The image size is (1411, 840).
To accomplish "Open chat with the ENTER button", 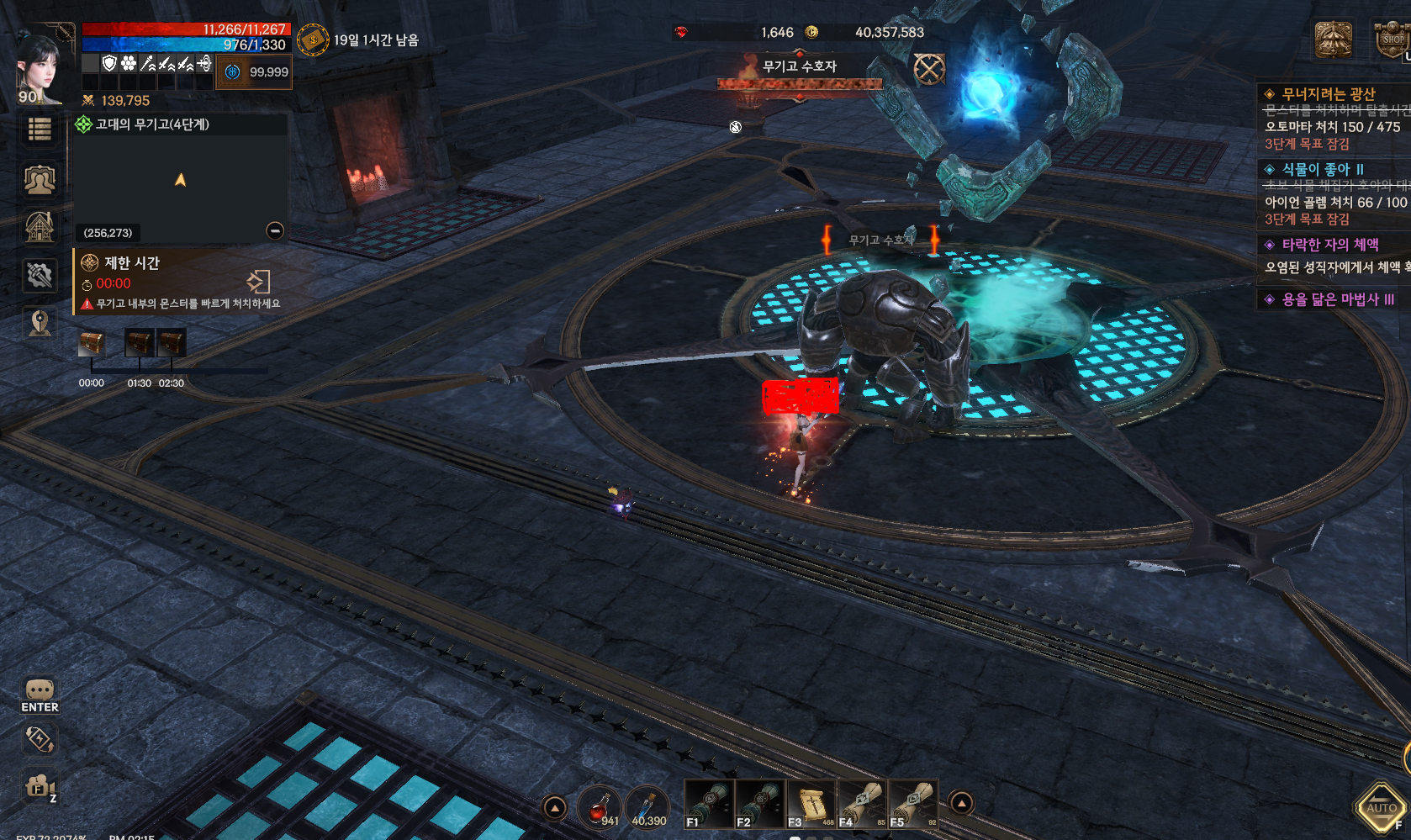I will coord(40,696).
